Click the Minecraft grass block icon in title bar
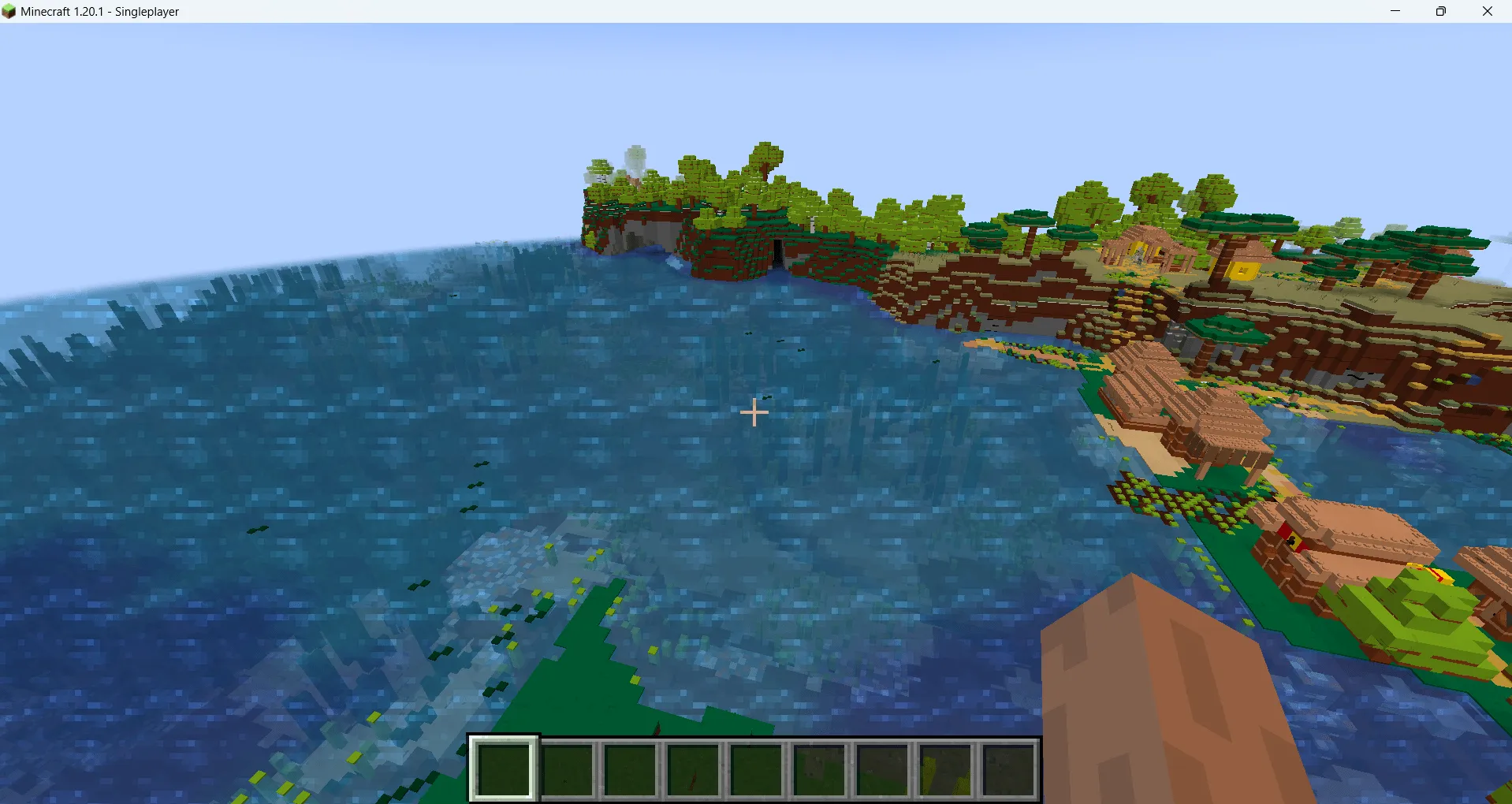 (x=9, y=11)
